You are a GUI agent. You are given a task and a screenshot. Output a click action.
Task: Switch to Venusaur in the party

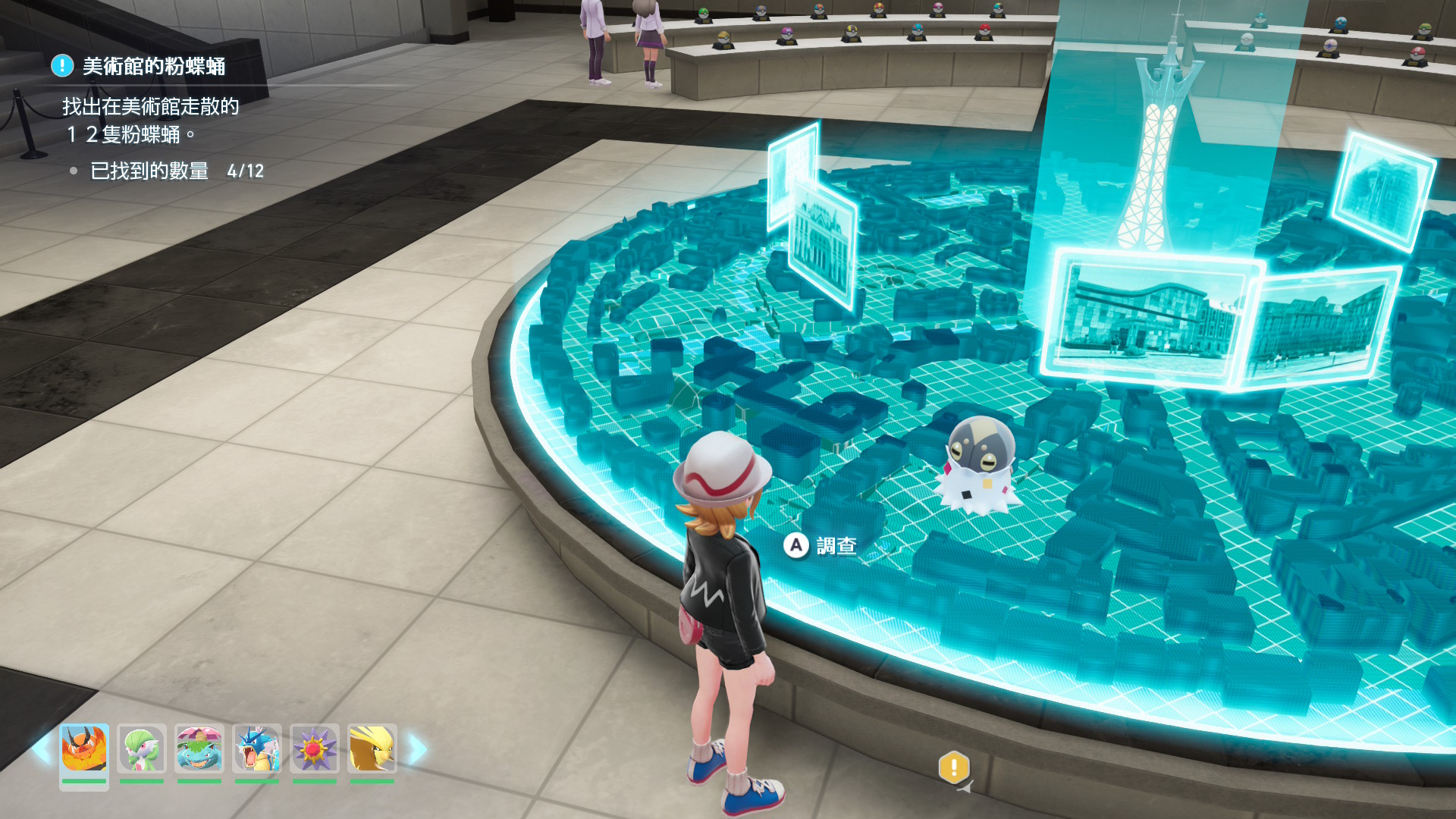pyautogui.click(x=199, y=749)
